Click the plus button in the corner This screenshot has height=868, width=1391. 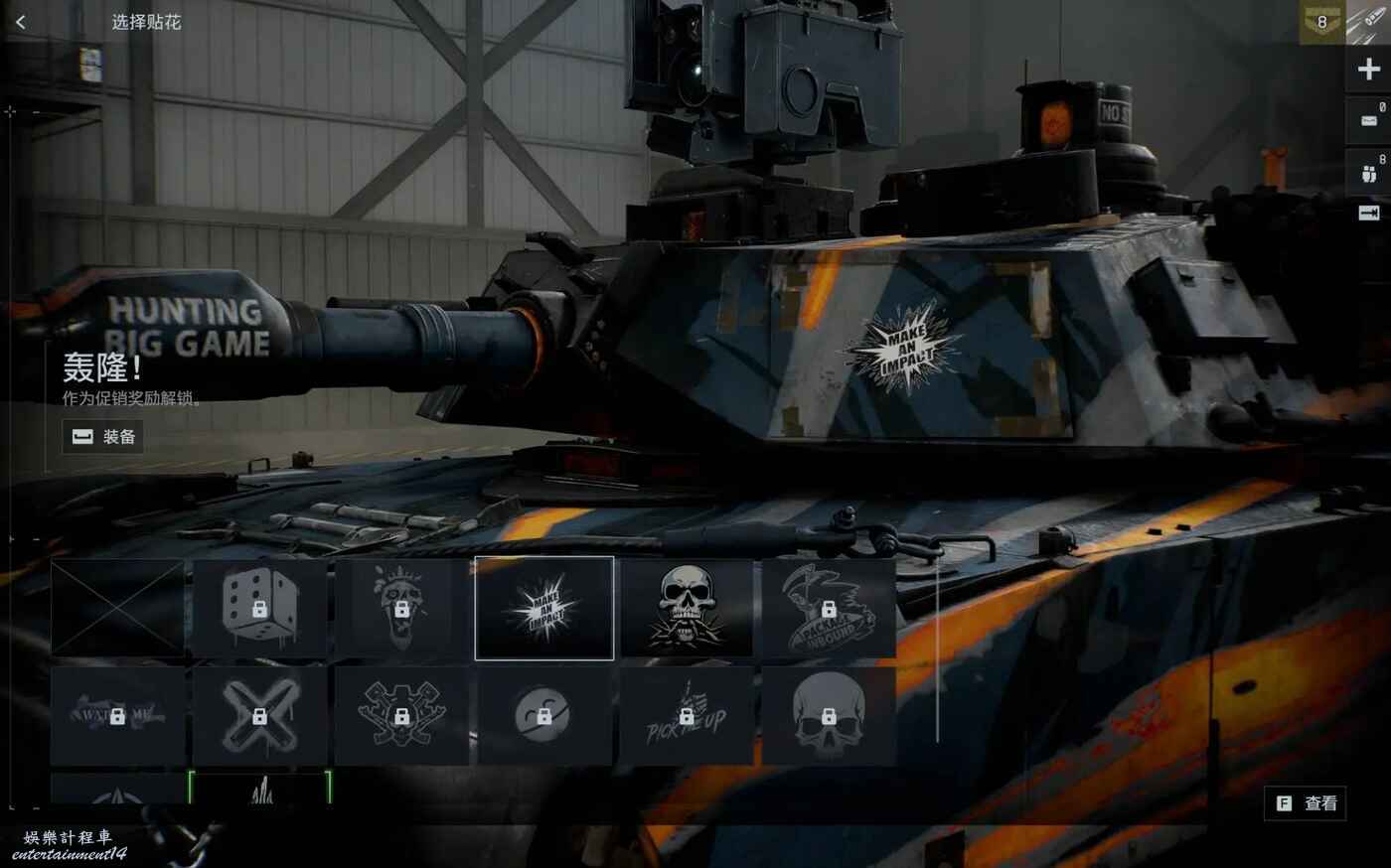[1368, 70]
